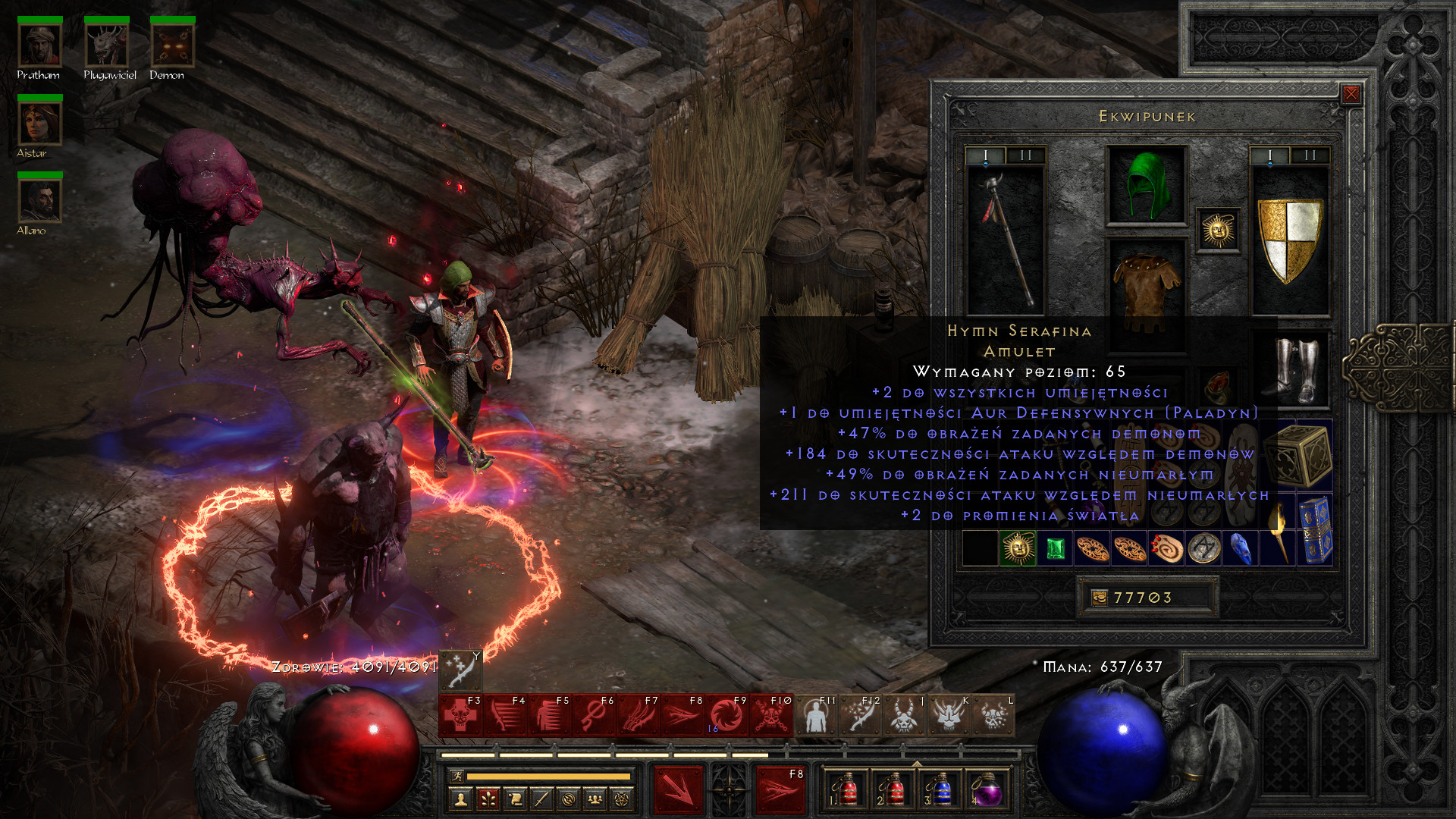The image size is (1456, 819).
Task: Toggle the run/walk button beside the stamina bar
Action: coord(456,776)
